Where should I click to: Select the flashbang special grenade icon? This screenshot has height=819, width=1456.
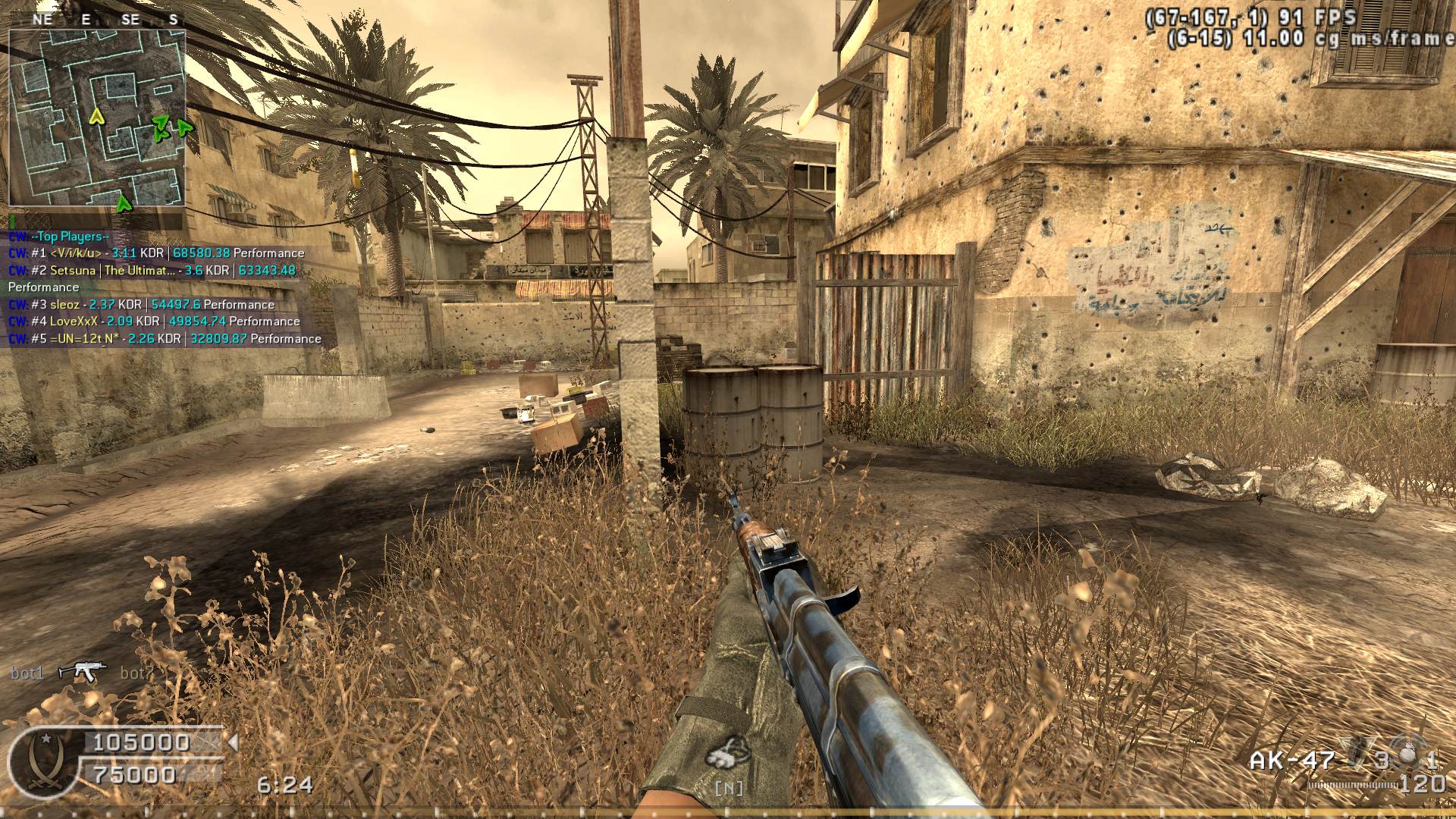(1407, 755)
